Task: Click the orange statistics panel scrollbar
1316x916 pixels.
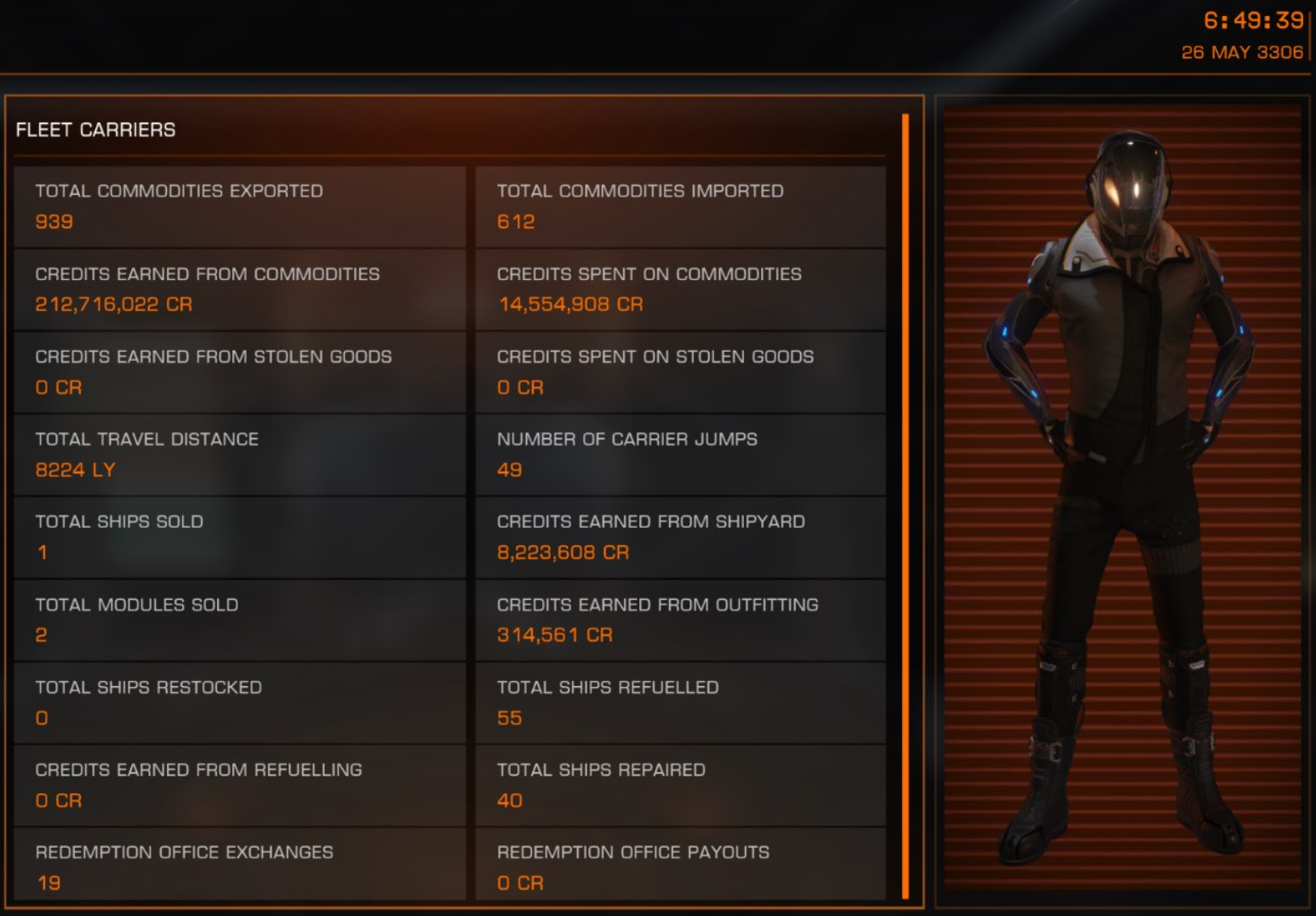Action: point(906,506)
